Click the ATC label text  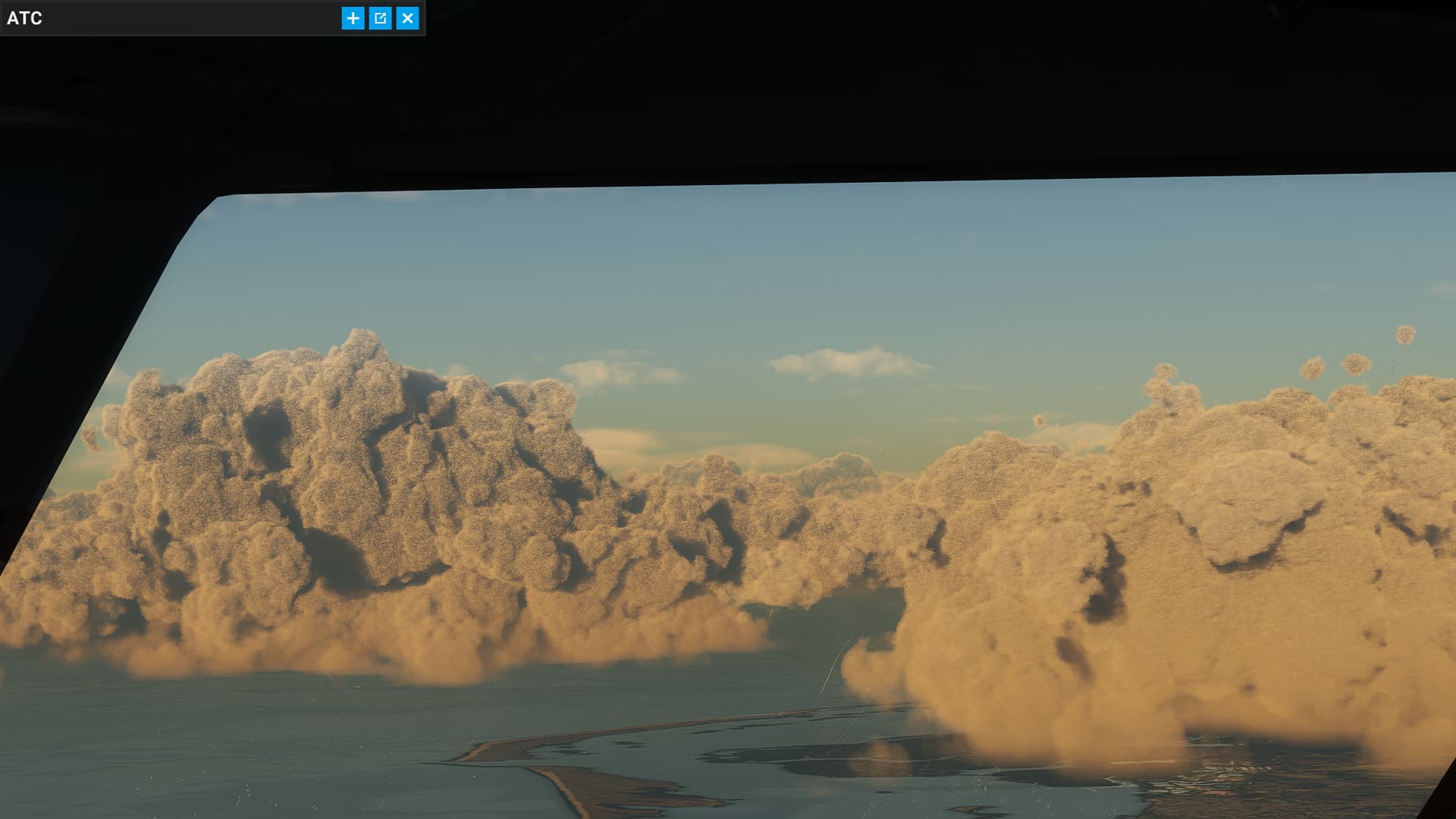[x=23, y=18]
